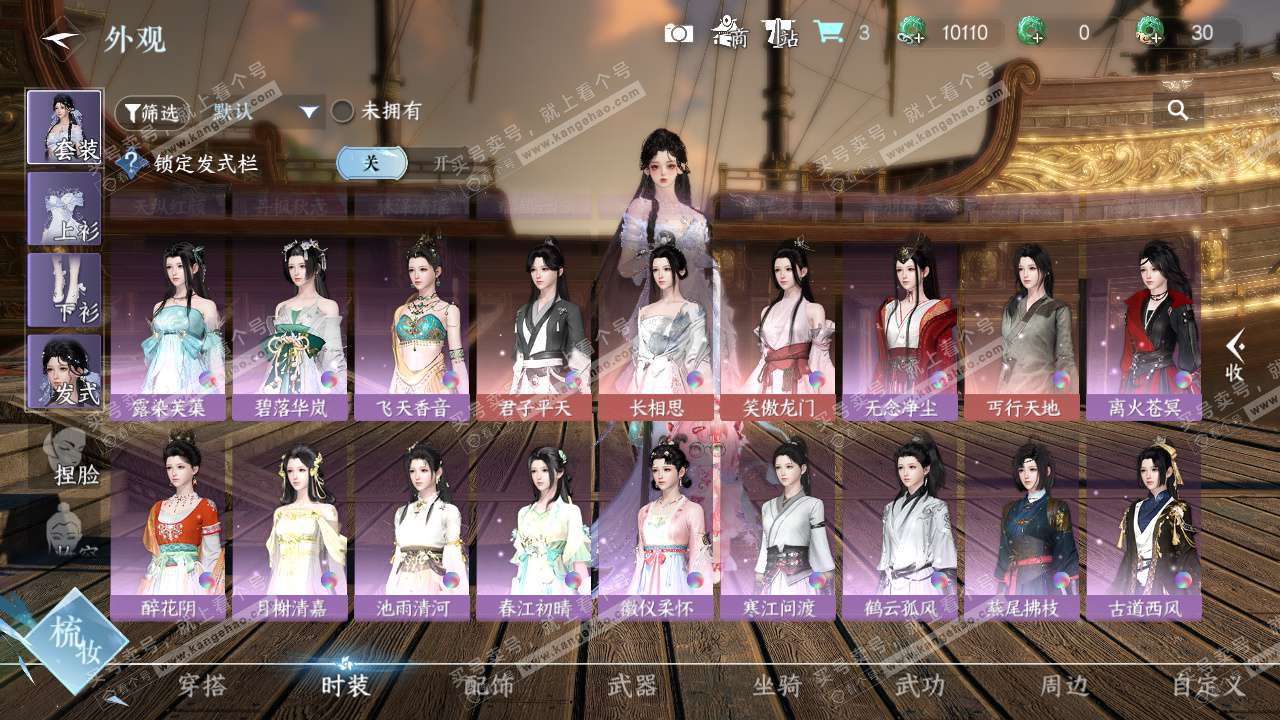This screenshot has width=1280, height=720.
Task: Choose the 飞天香音 outfit card
Action: (412, 328)
